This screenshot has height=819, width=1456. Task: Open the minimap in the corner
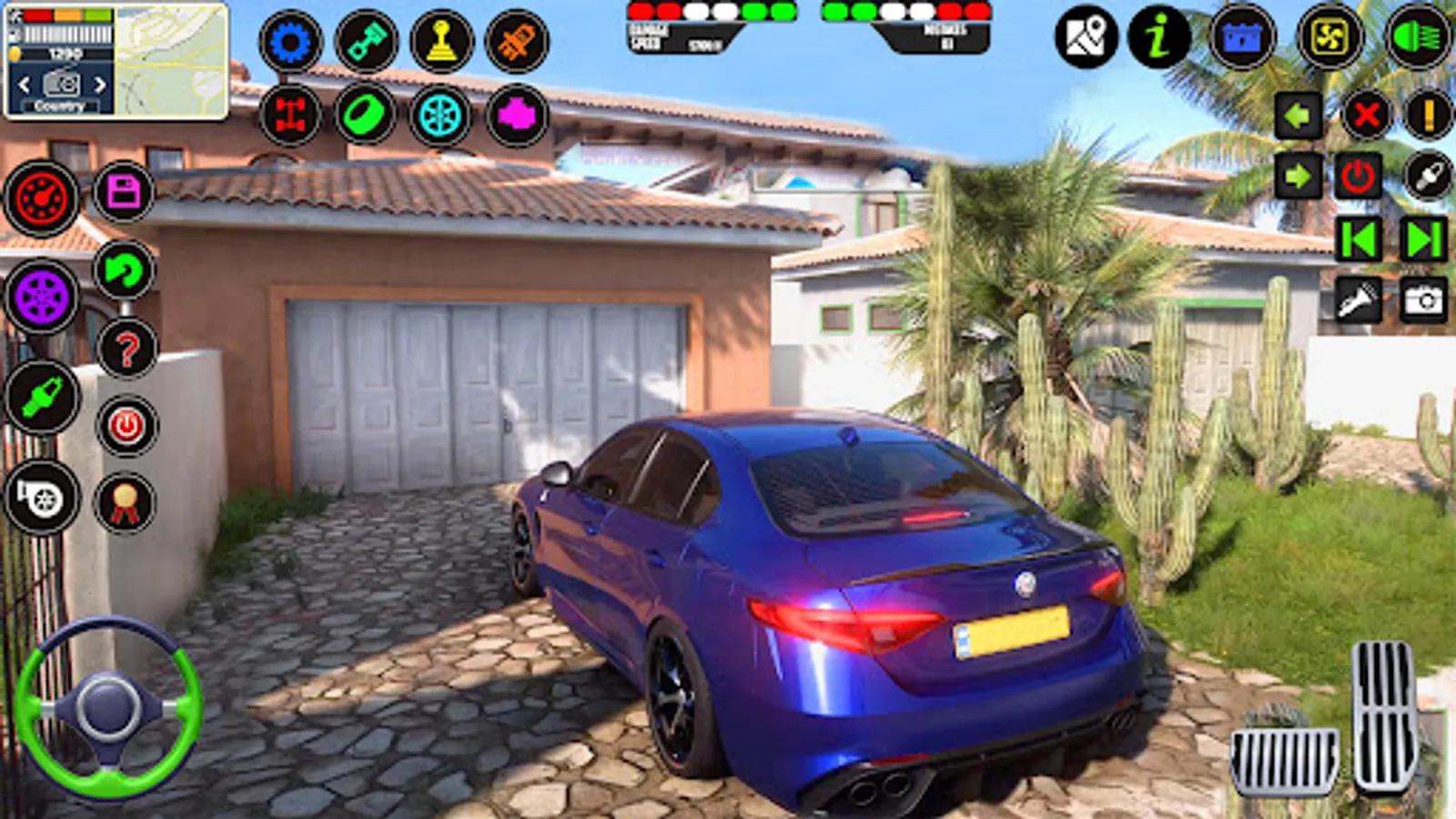click(x=171, y=60)
